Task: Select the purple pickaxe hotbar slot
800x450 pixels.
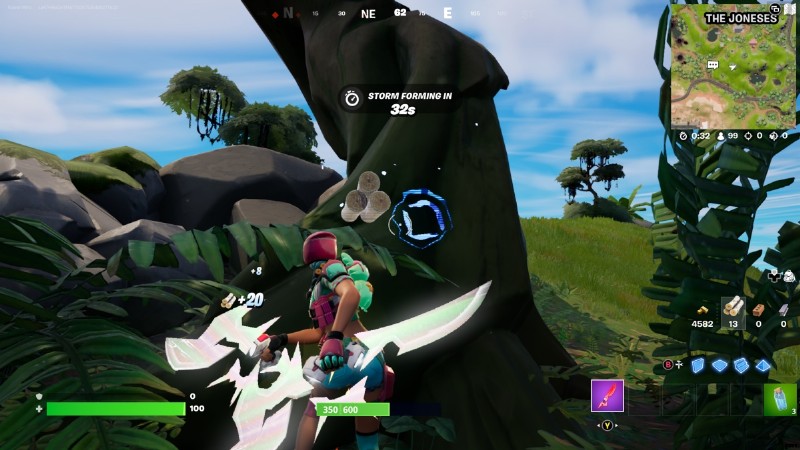Action: (607, 396)
